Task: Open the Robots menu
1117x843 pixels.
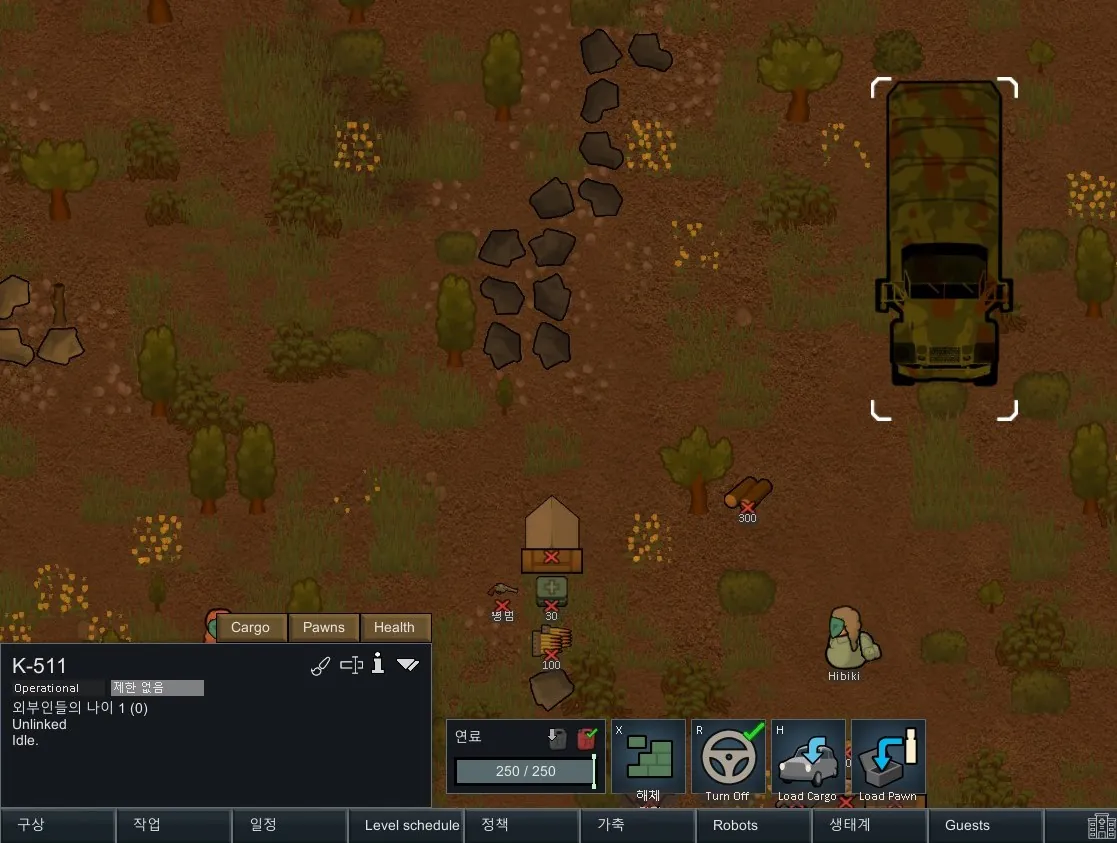Action: (x=735, y=826)
